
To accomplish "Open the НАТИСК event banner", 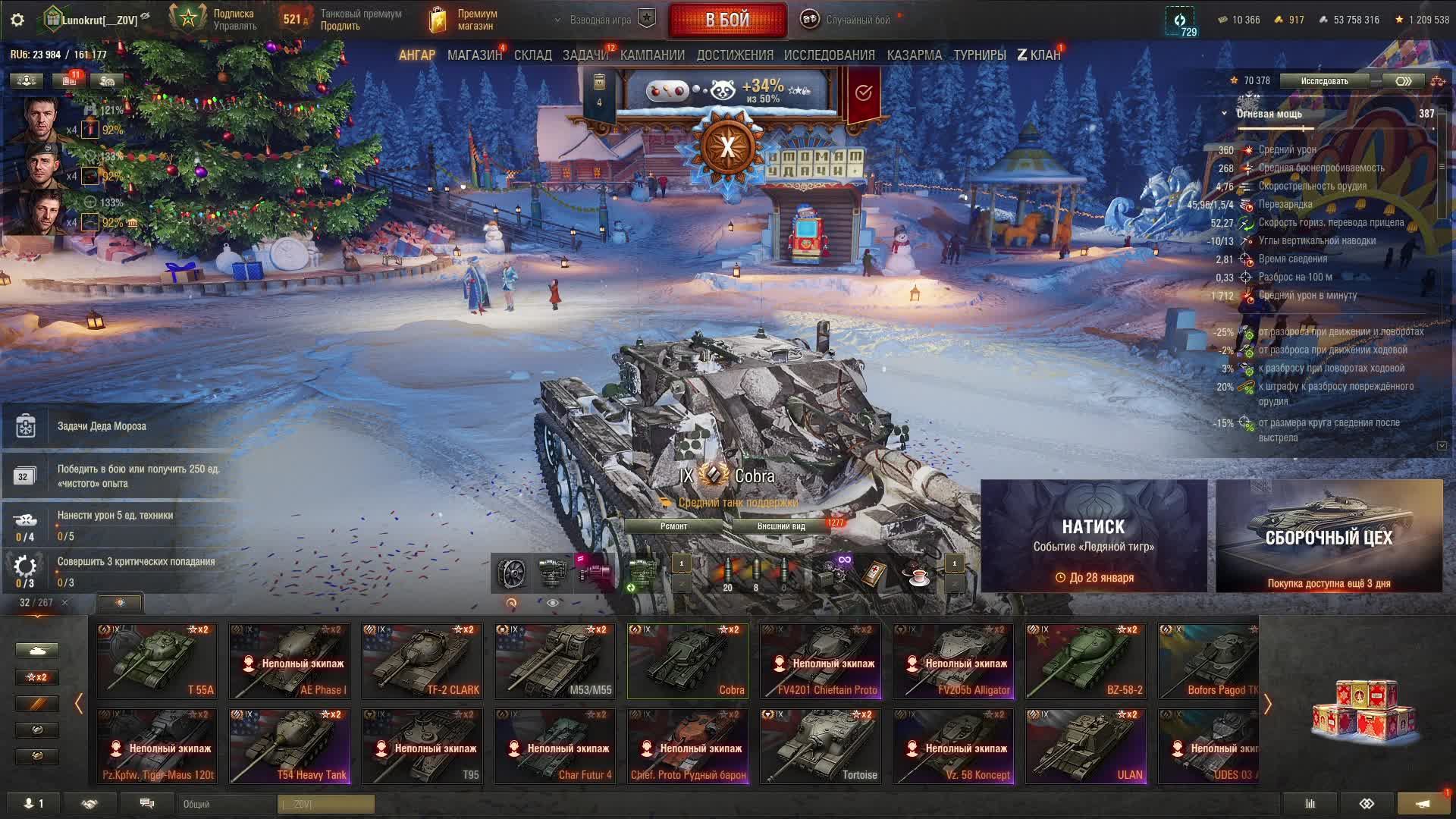I will (x=1094, y=535).
